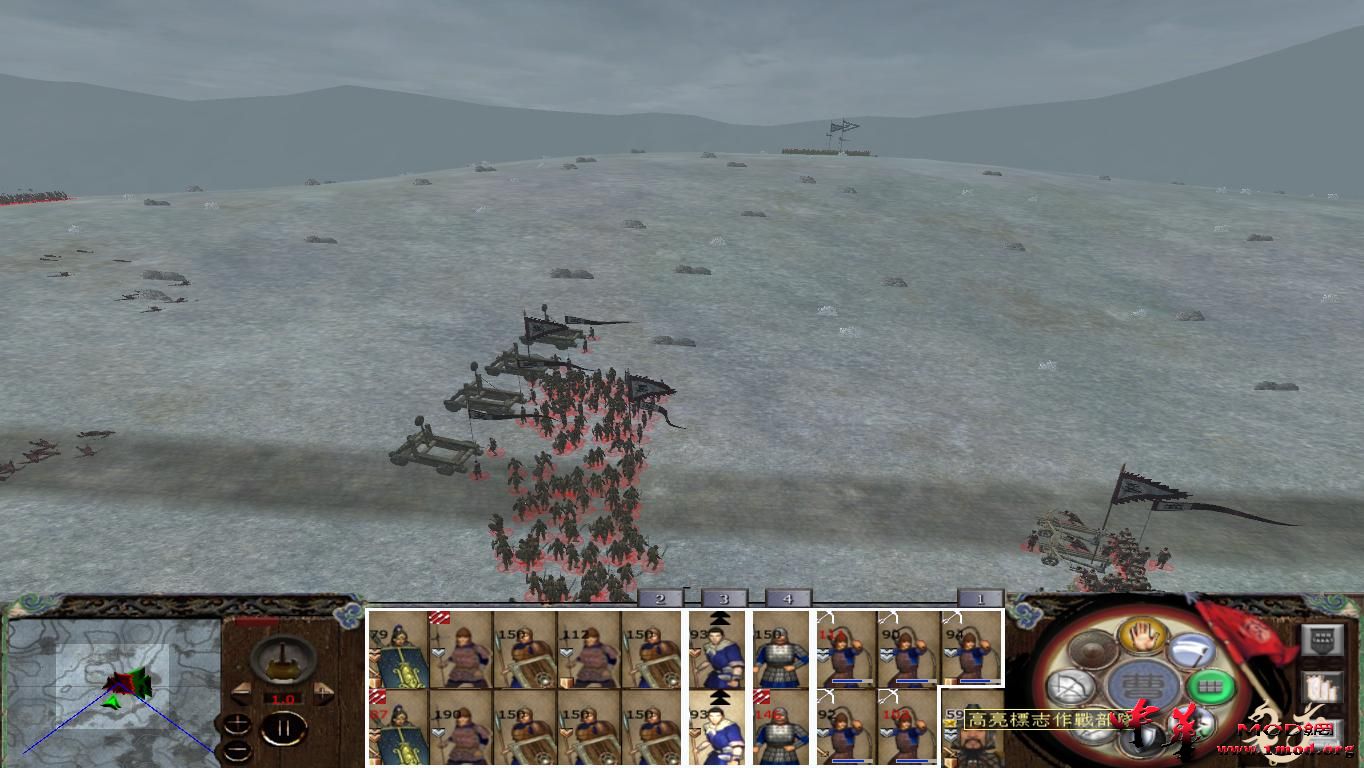This screenshot has width=1364, height=768.
Task: Pause the battle with the pause button
Action: click(x=285, y=726)
